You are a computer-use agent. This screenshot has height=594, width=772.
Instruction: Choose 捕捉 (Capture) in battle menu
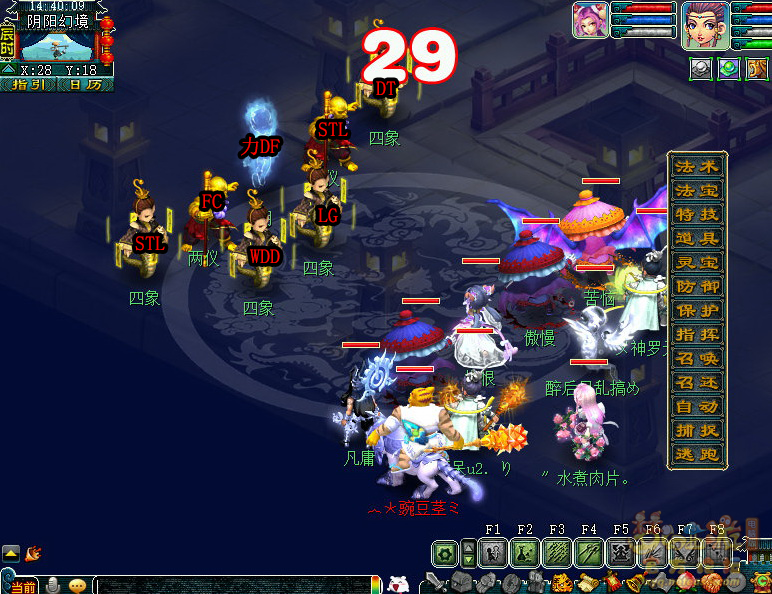[697, 430]
